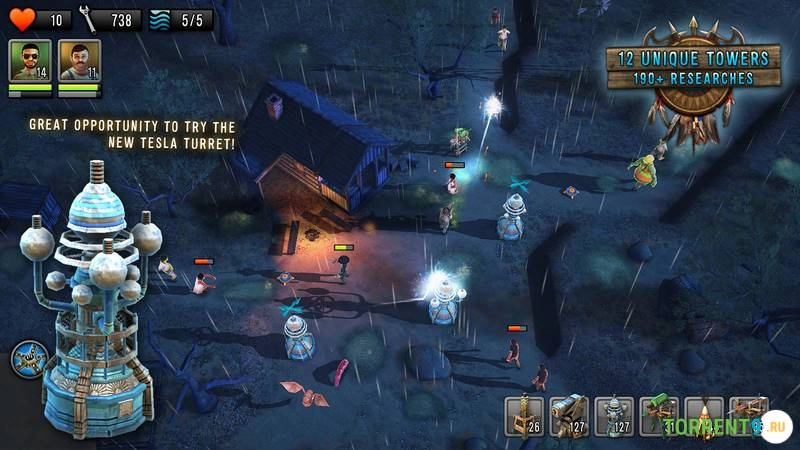Choose the wooden watchtower costing 26
Screen dimensions: 800x450
point(523,416)
